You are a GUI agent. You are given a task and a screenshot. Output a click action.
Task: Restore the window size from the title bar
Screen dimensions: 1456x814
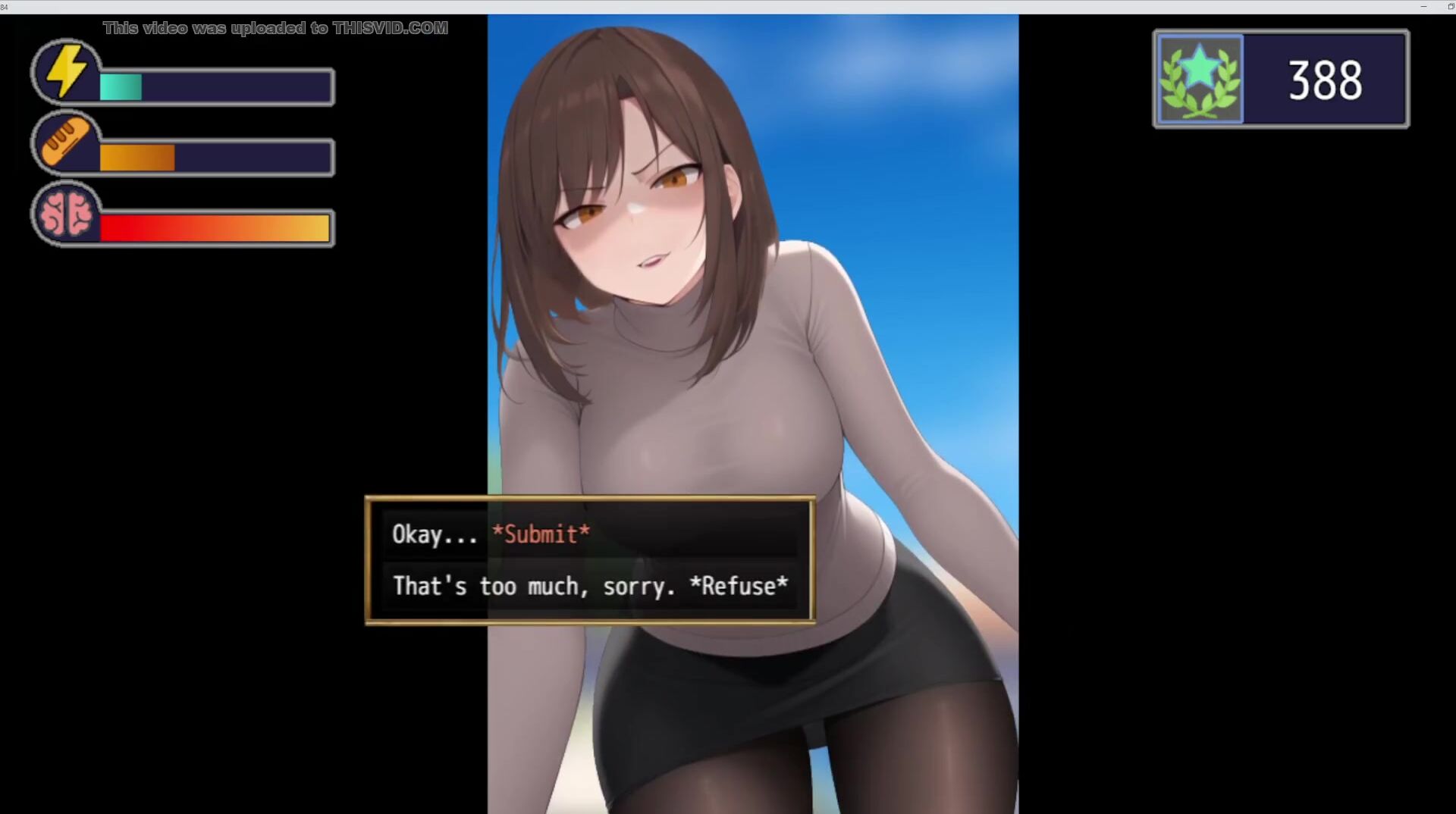tap(1451, 7)
